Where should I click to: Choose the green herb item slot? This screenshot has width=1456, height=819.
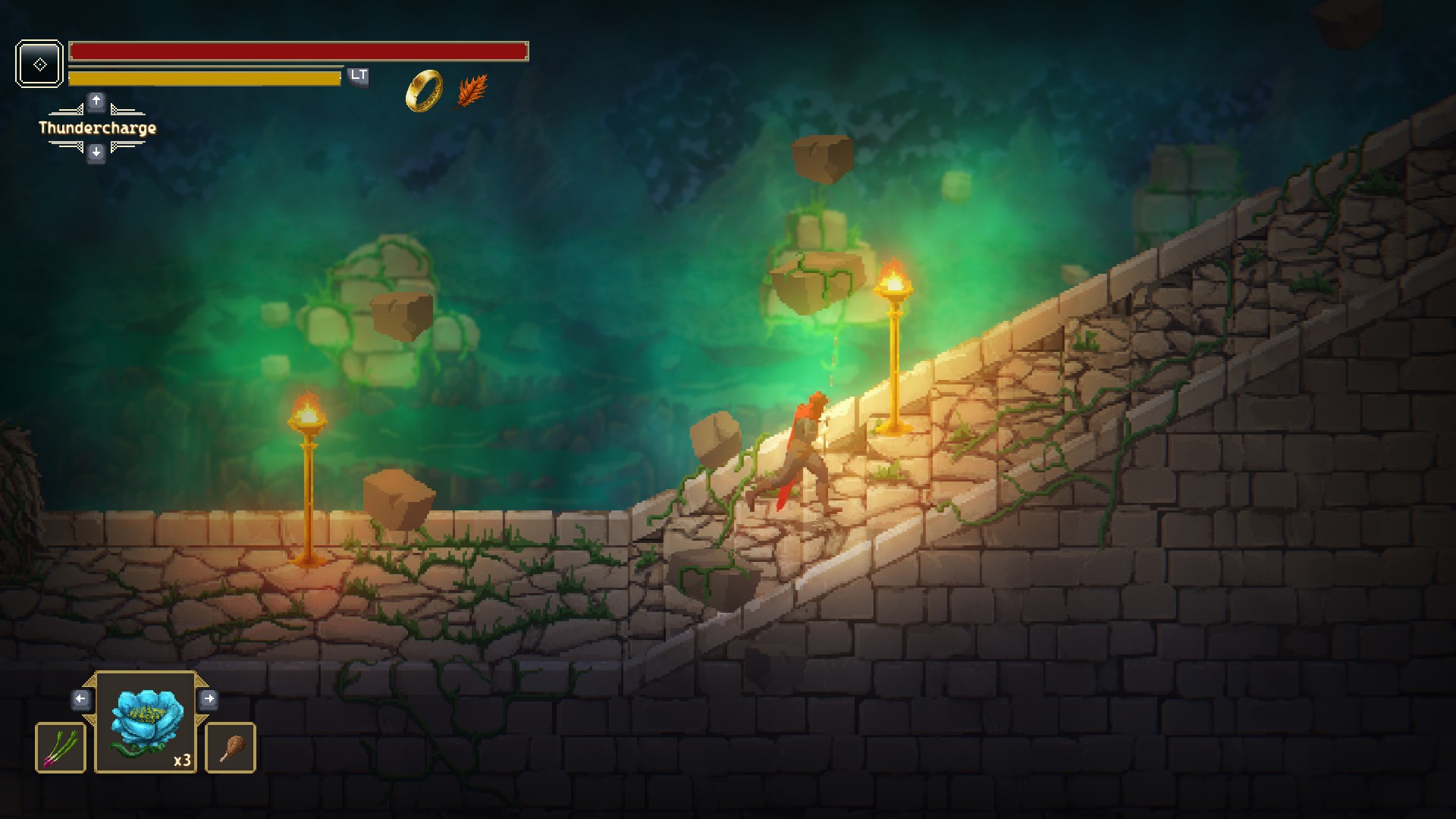[x=61, y=748]
